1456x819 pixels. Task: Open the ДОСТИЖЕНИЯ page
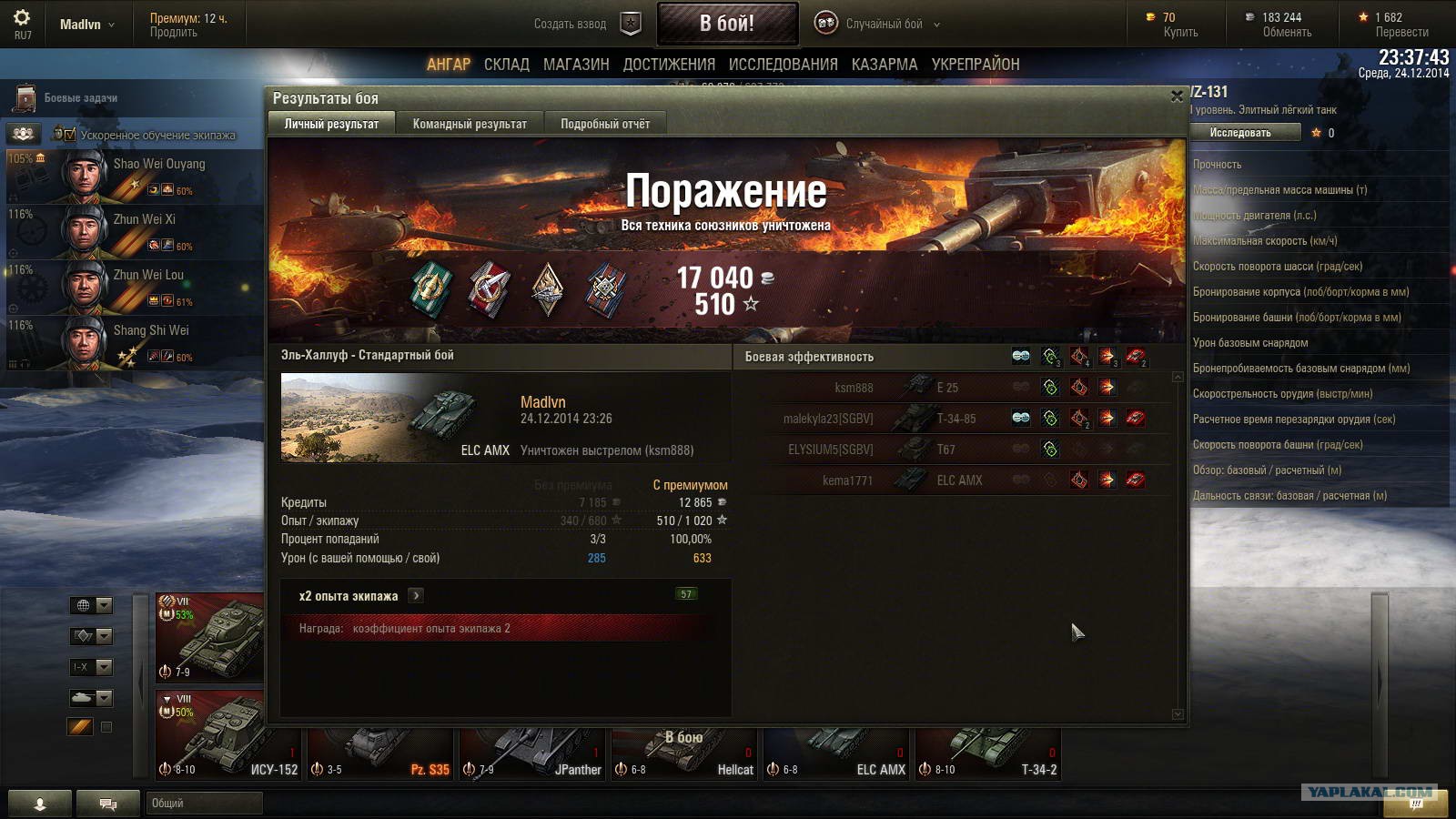[x=669, y=65]
